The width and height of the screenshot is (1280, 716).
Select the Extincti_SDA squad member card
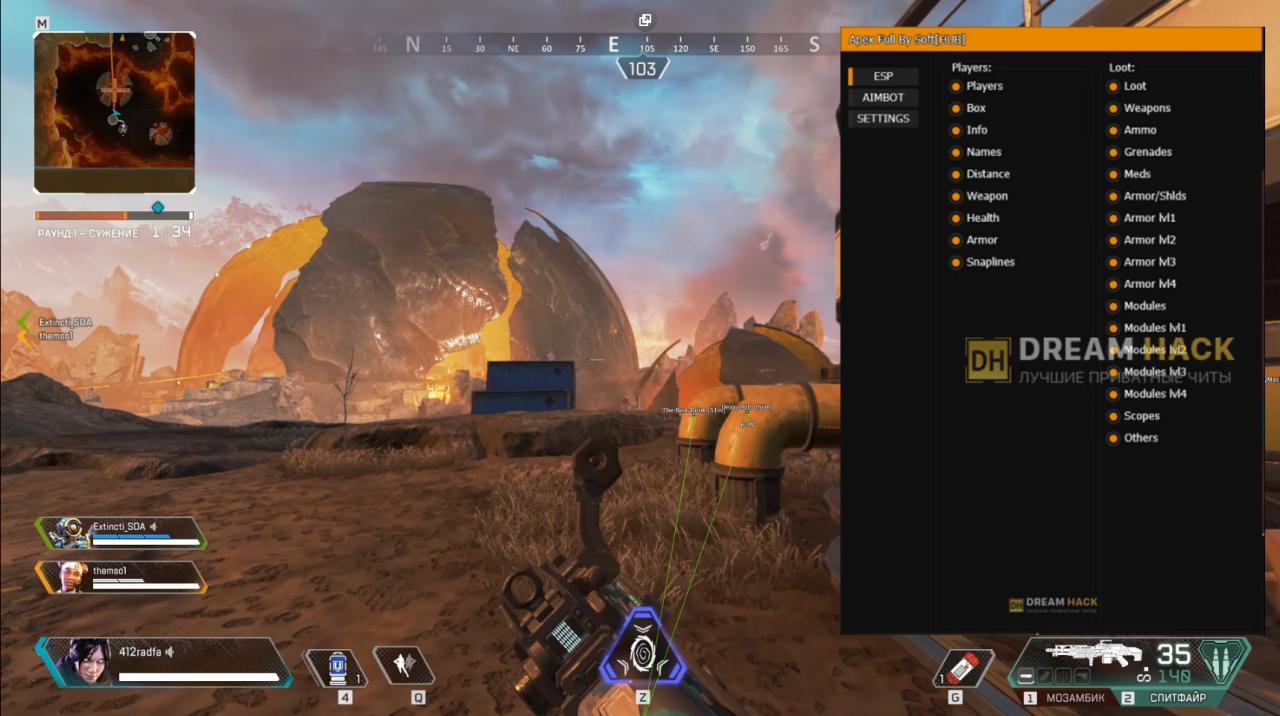pos(121,533)
